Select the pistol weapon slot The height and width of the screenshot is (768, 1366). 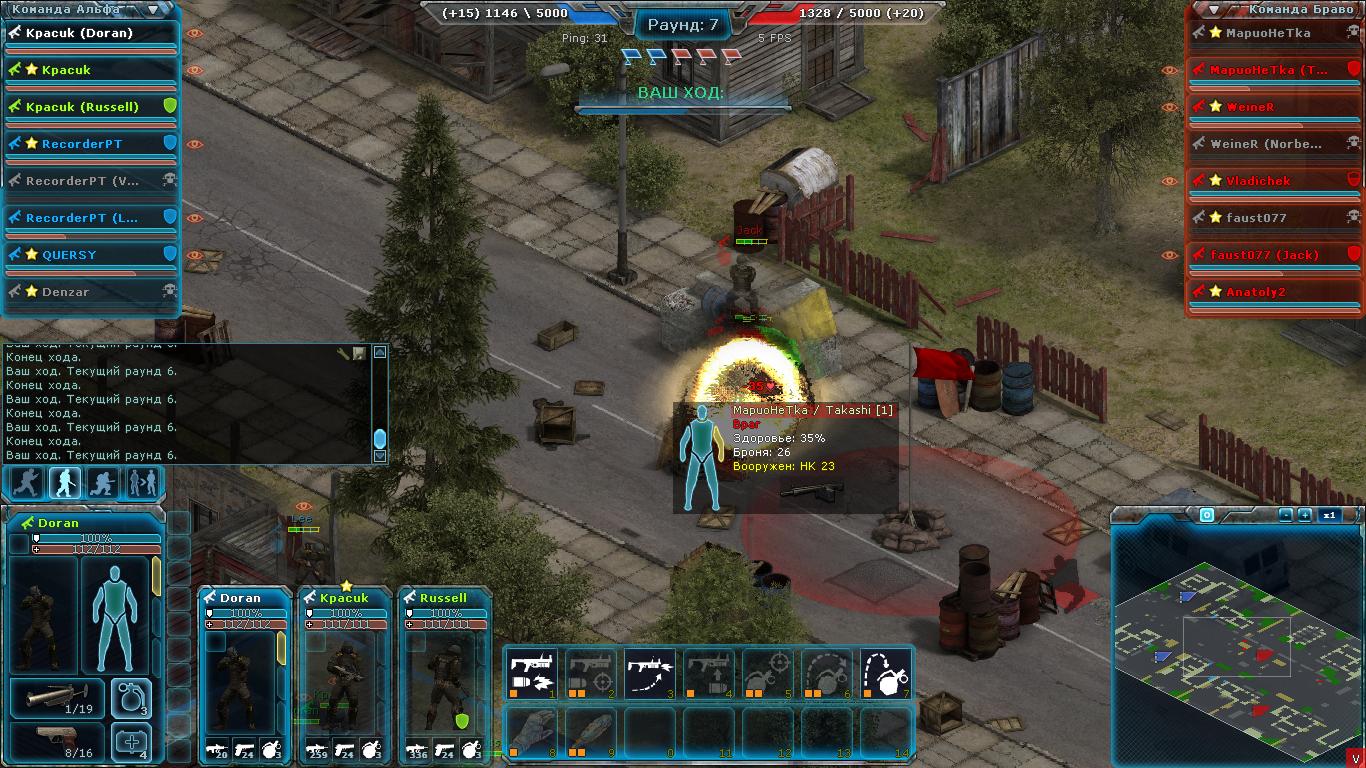coord(57,742)
